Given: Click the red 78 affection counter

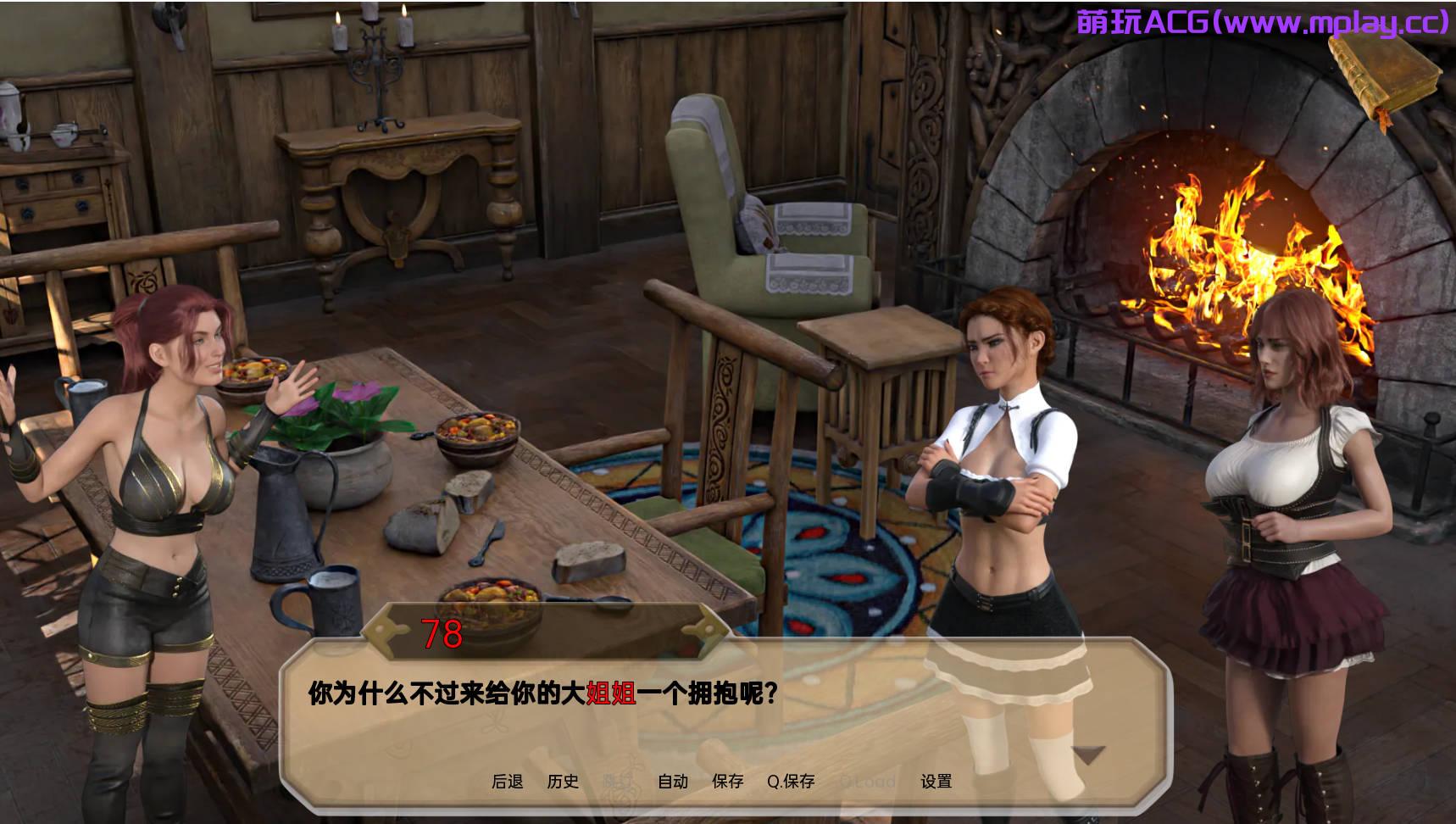Looking at the screenshot, I should click(x=441, y=634).
